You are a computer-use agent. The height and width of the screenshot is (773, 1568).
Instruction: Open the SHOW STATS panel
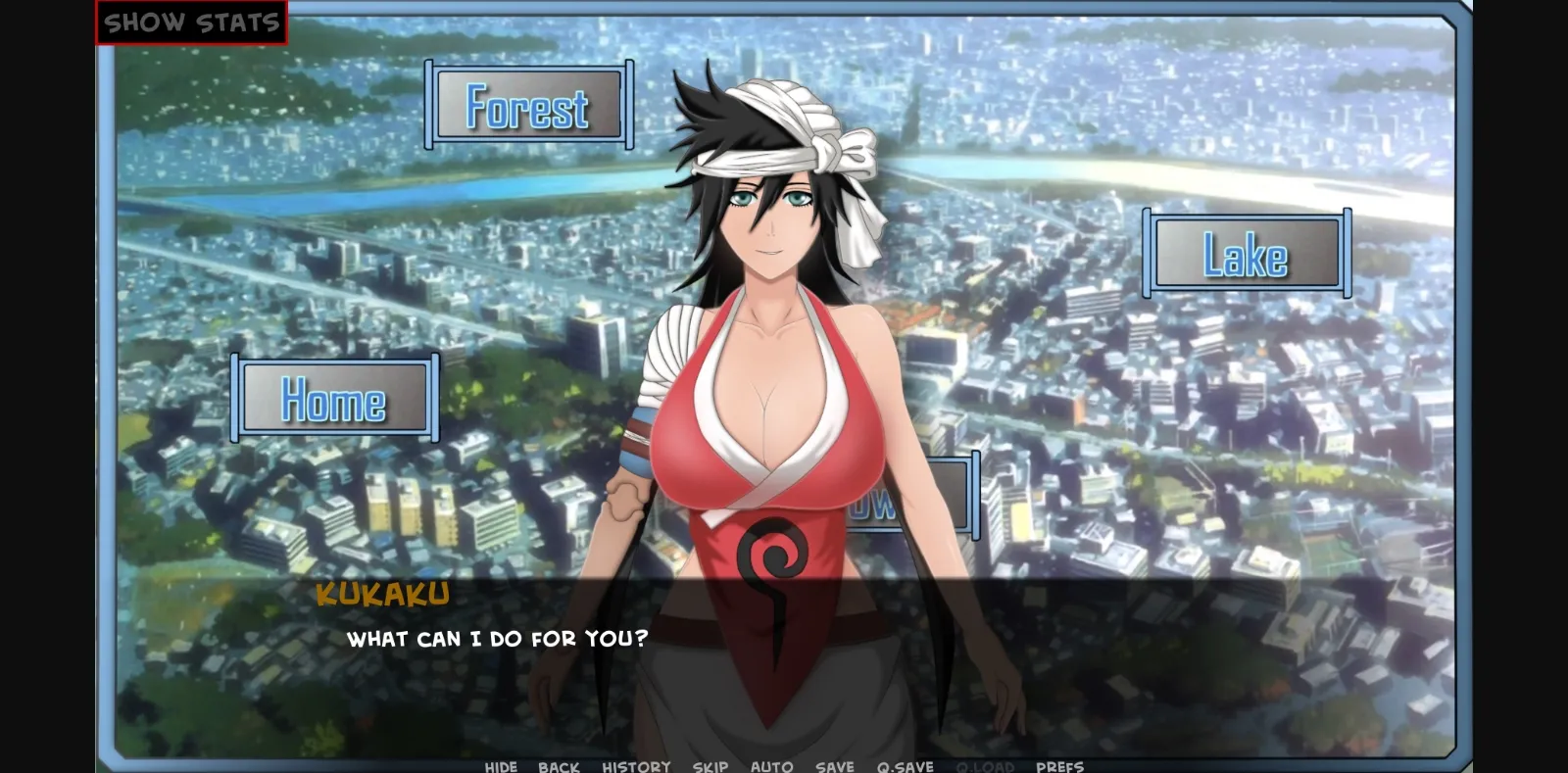pos(192,21)
